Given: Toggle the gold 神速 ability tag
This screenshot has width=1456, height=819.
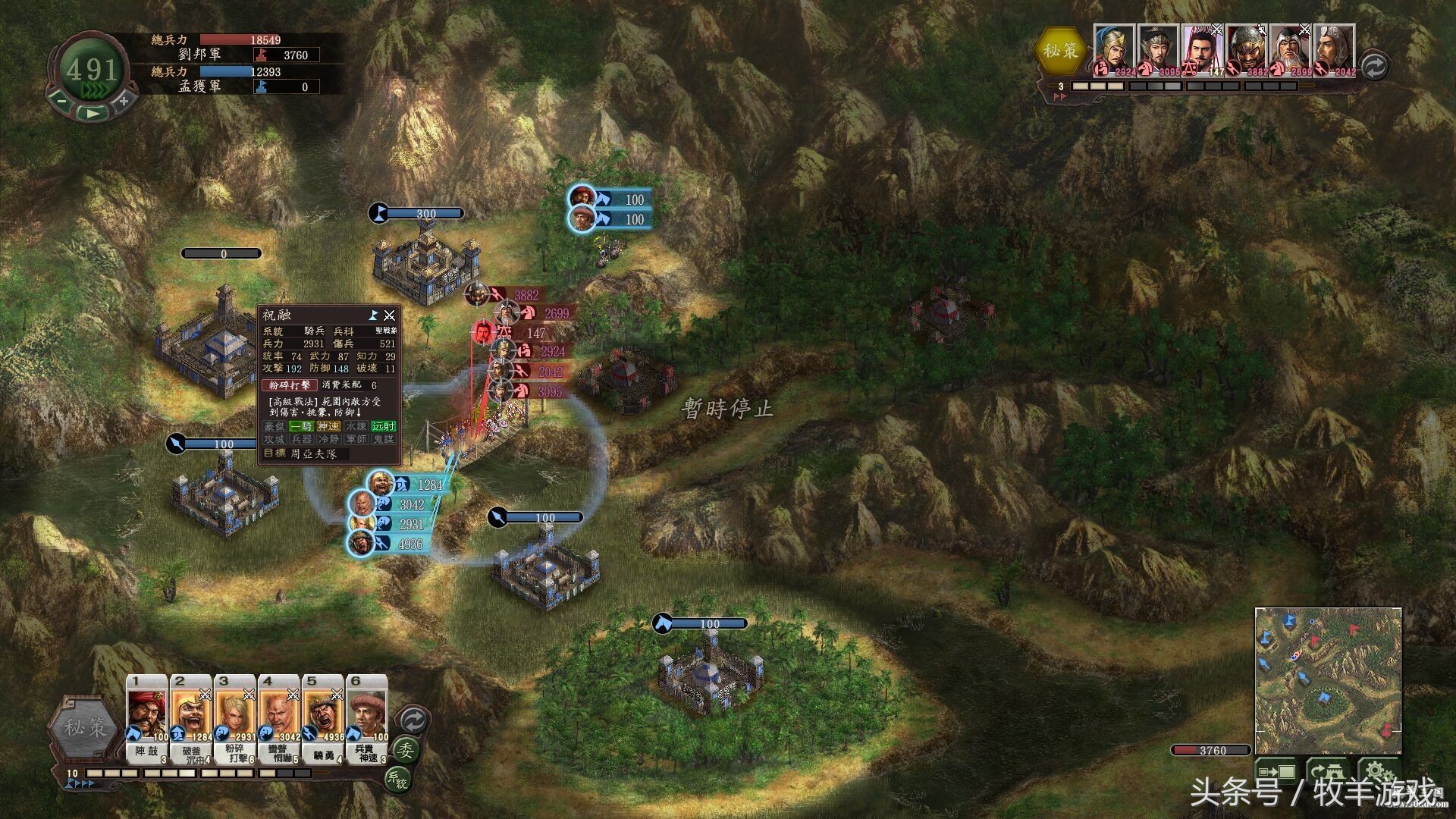Looking at the screenshot, I should point(329,427).
